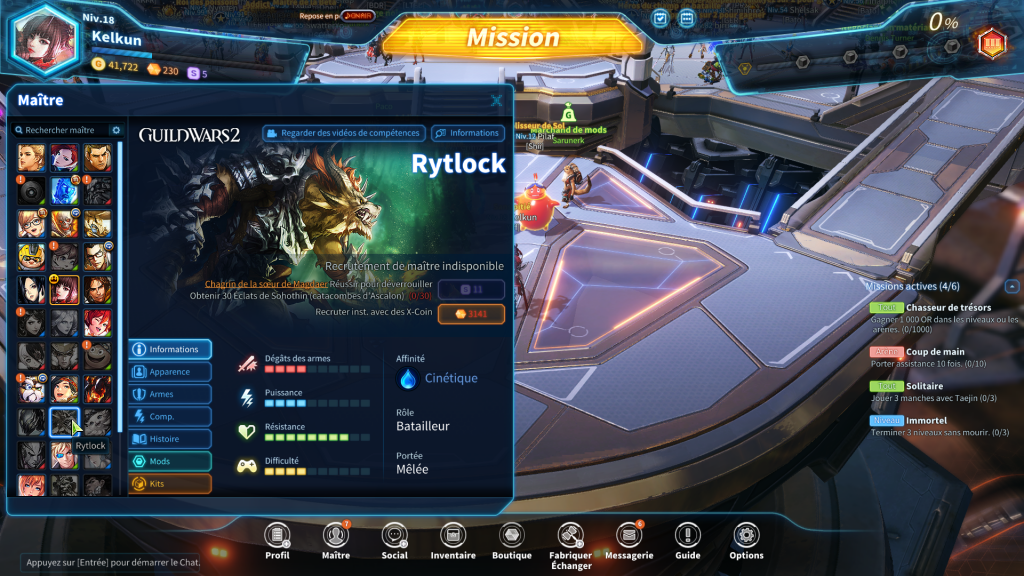The width and height of the screenshot is (1024, 576).
Task: Open the Comp. tab
Action: (x=170, y=417)
